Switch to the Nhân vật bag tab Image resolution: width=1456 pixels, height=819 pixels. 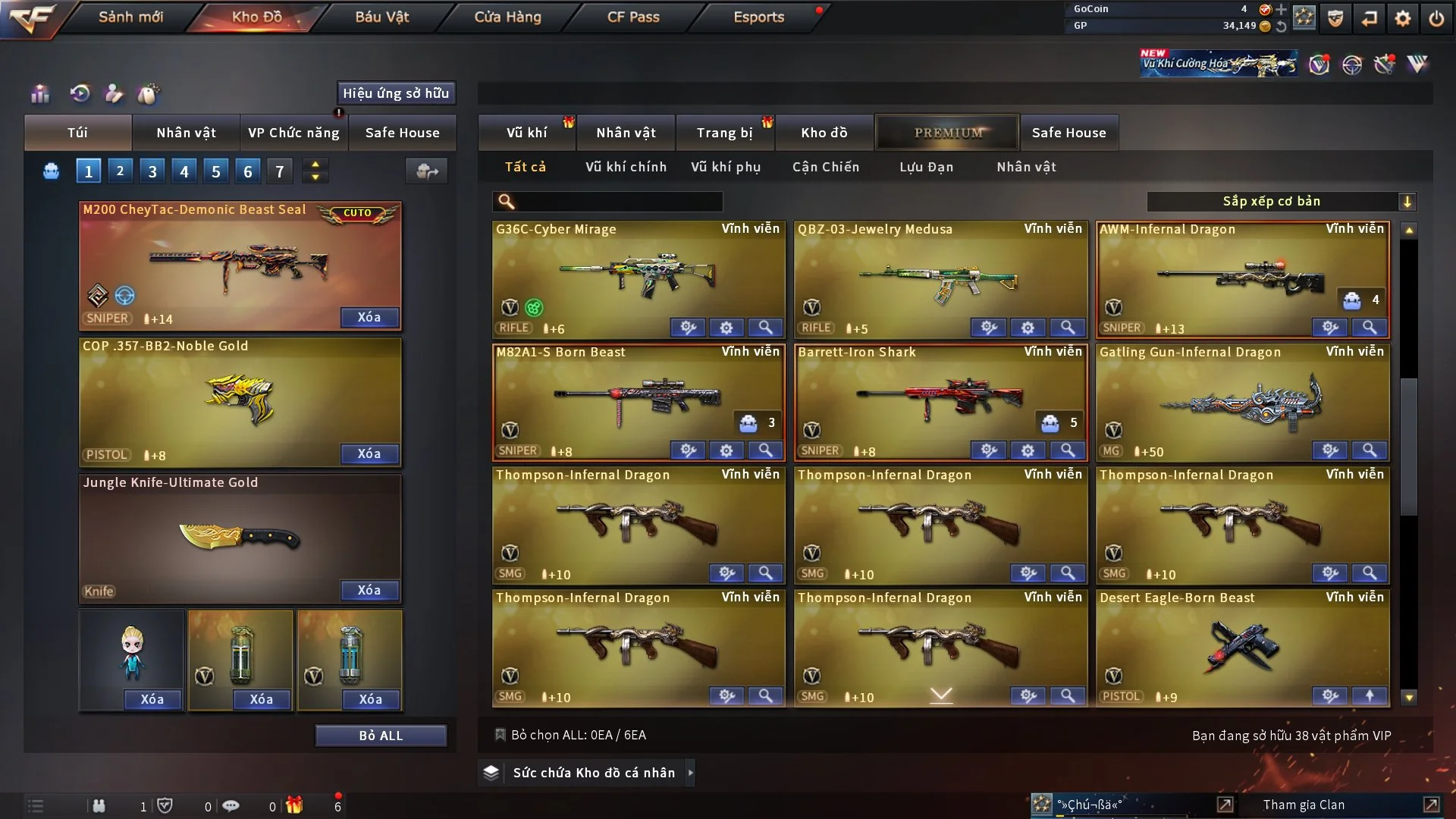(x=186, y=133)
